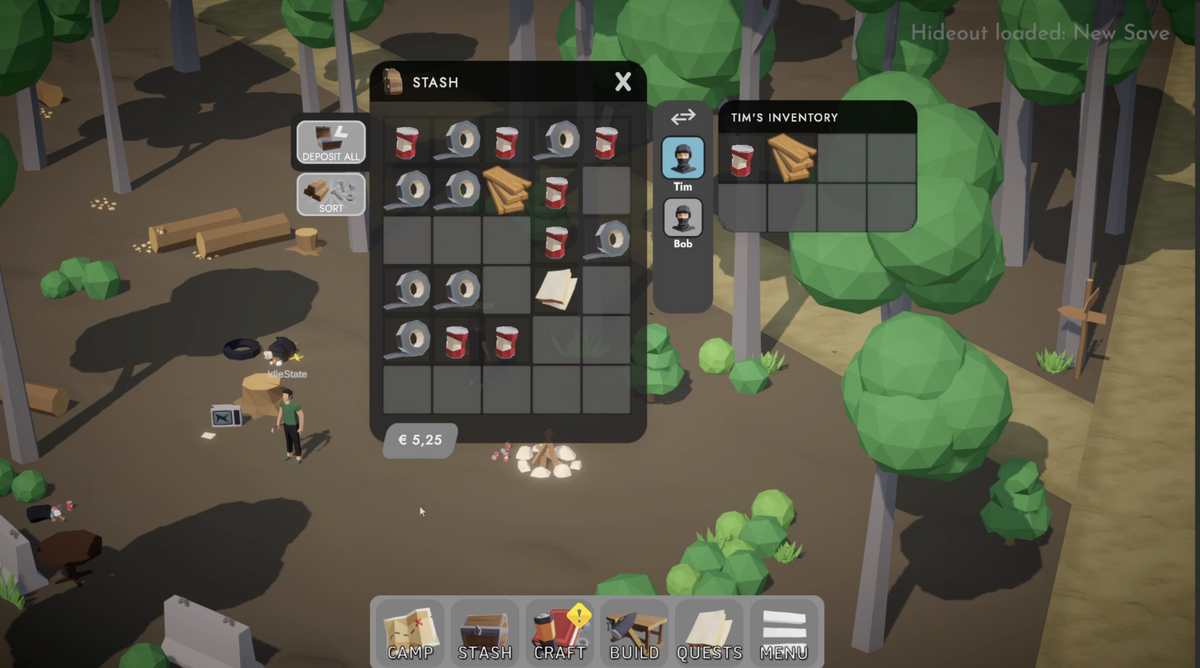The width and height of the screenshot is (1200, 668).
Task: Select the red can in Tim's inventory
Action: (x=742, y=159)
